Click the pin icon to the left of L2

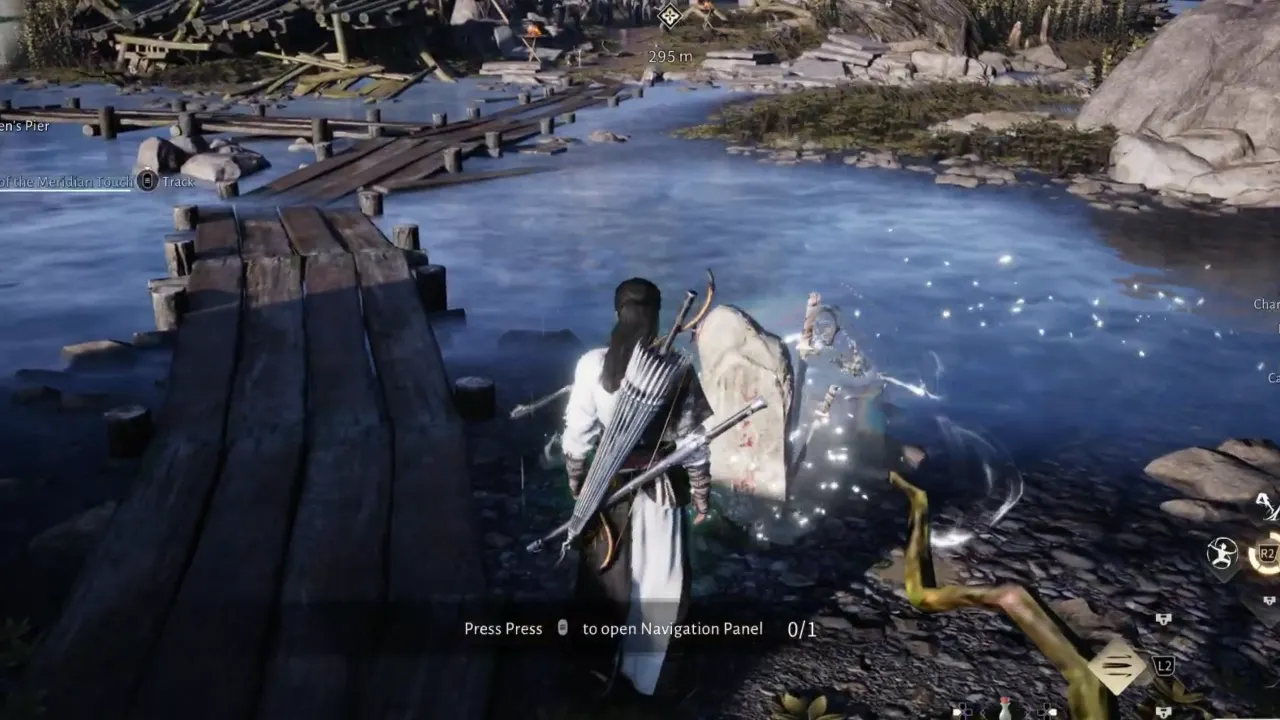pos(1163,618)
